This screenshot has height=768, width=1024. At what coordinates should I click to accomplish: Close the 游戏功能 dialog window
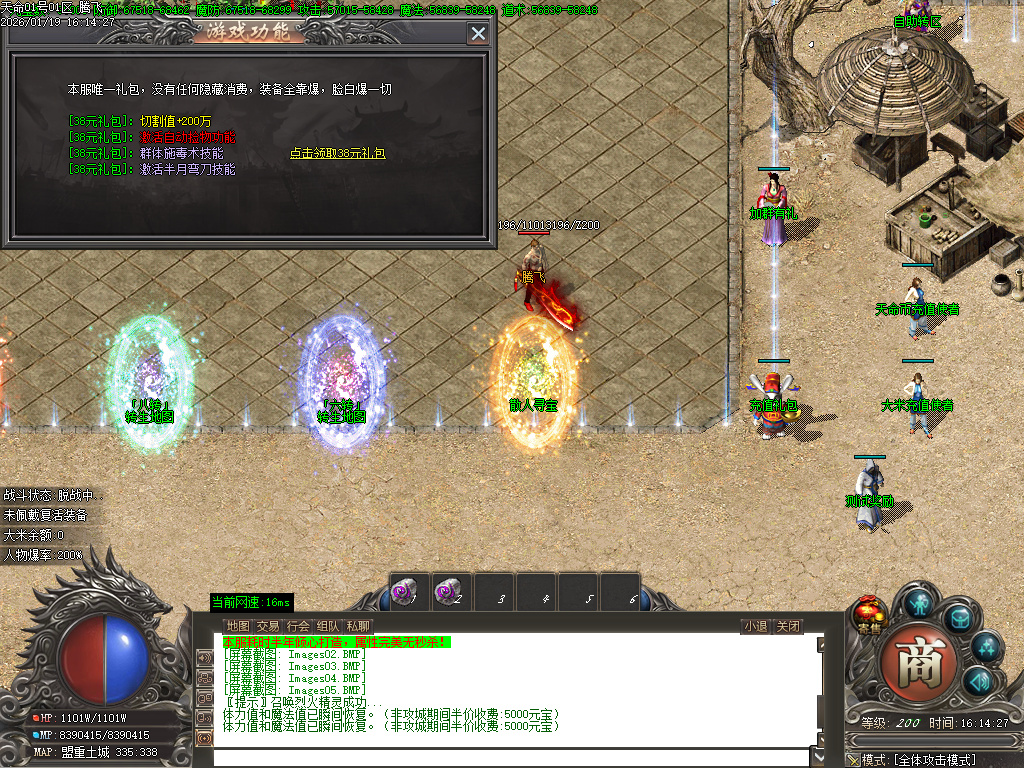click(478, 33)
